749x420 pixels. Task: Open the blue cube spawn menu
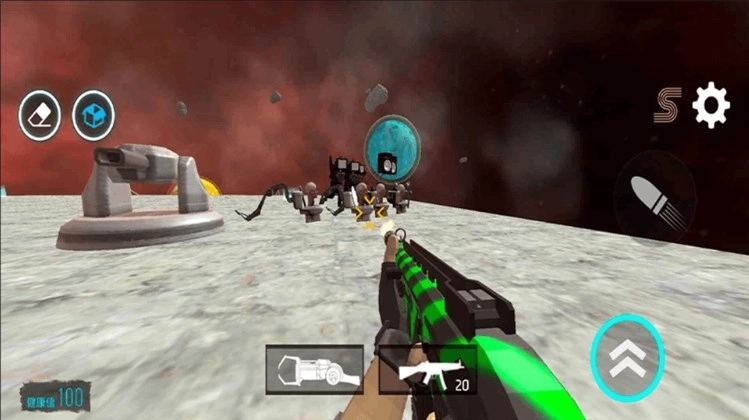coord(94,116)
